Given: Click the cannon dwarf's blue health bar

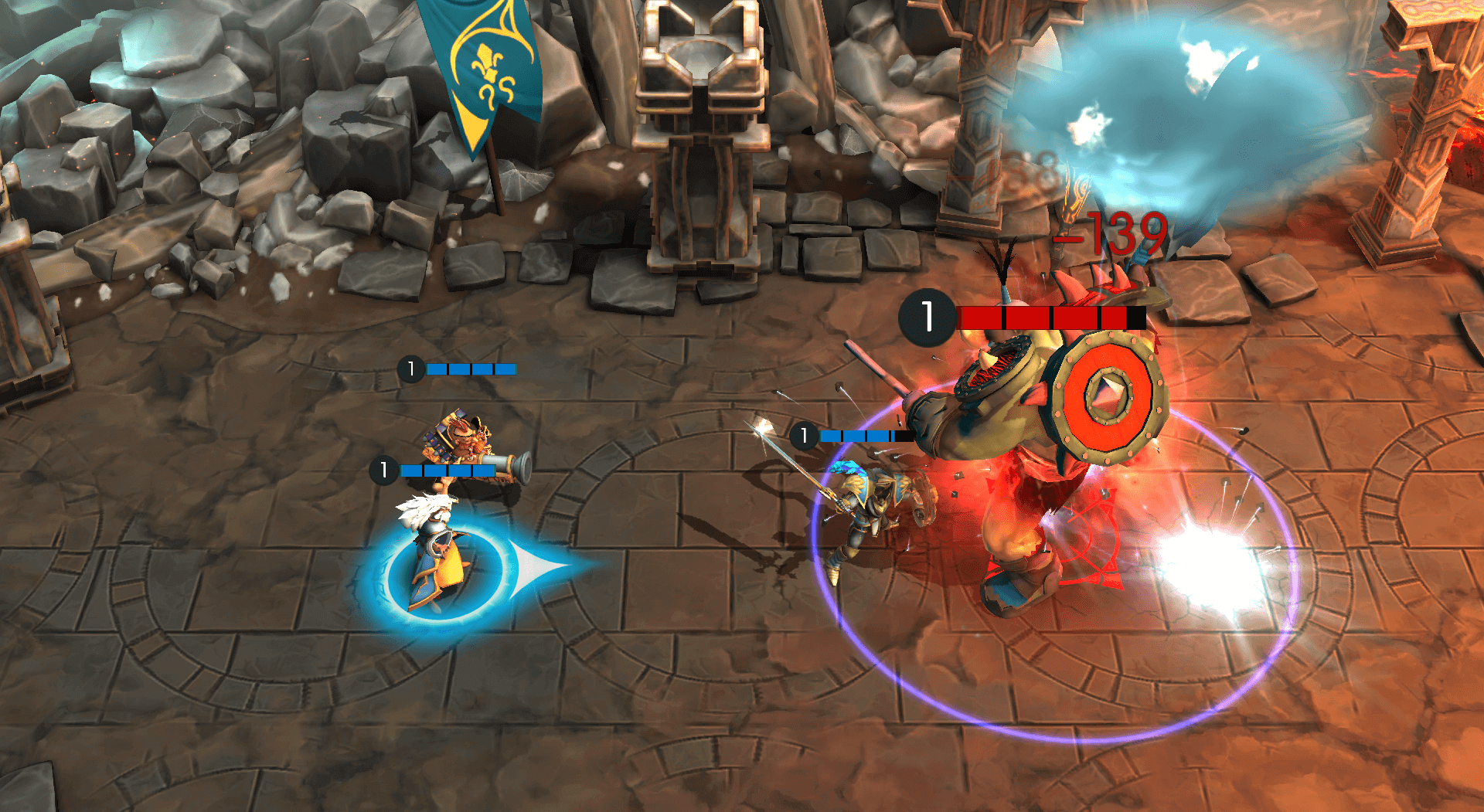Looking at the screenshot, I should coord(471,369).
